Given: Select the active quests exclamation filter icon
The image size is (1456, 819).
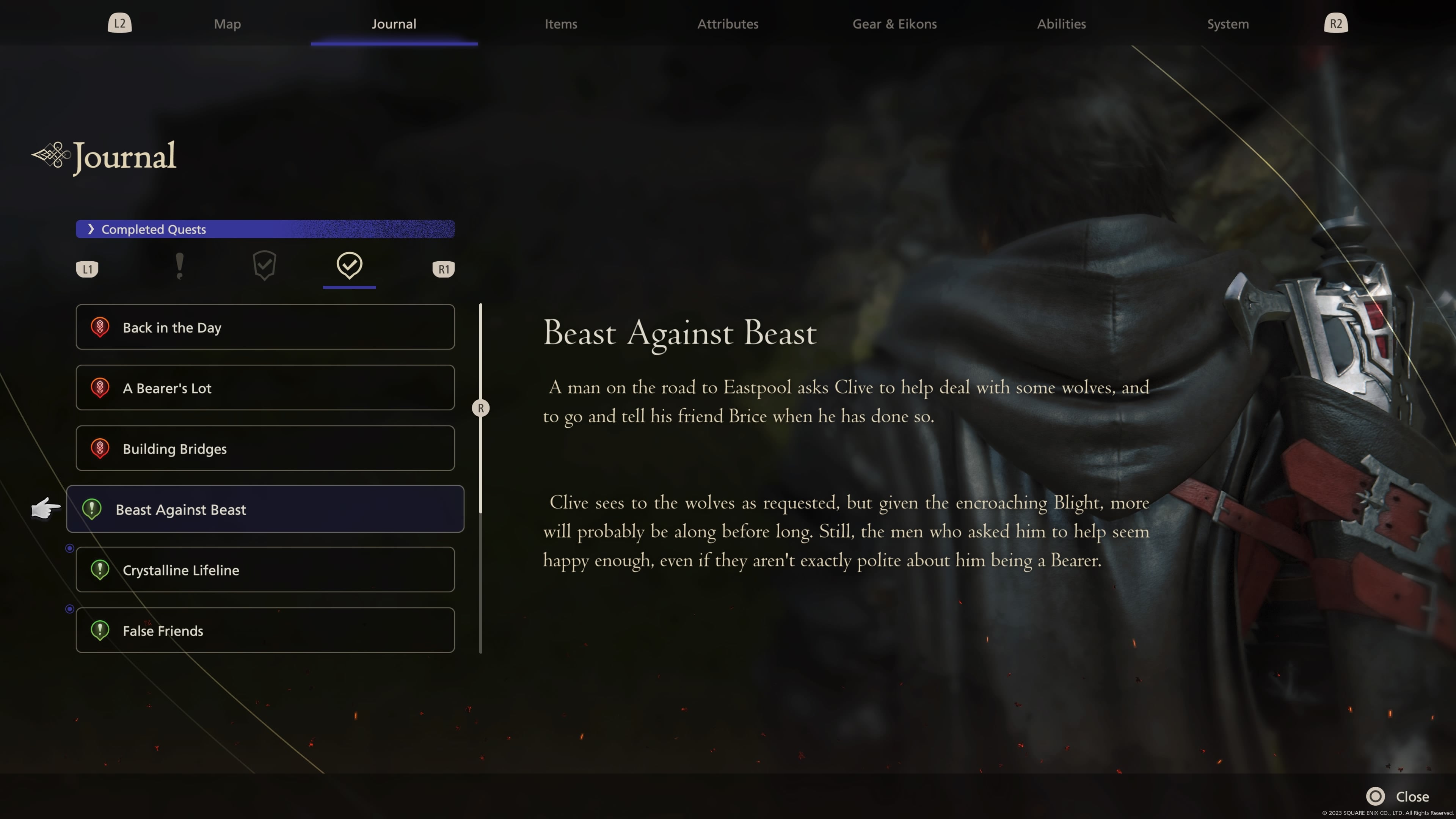Looking at the screenshot, I should click(180, 266).
